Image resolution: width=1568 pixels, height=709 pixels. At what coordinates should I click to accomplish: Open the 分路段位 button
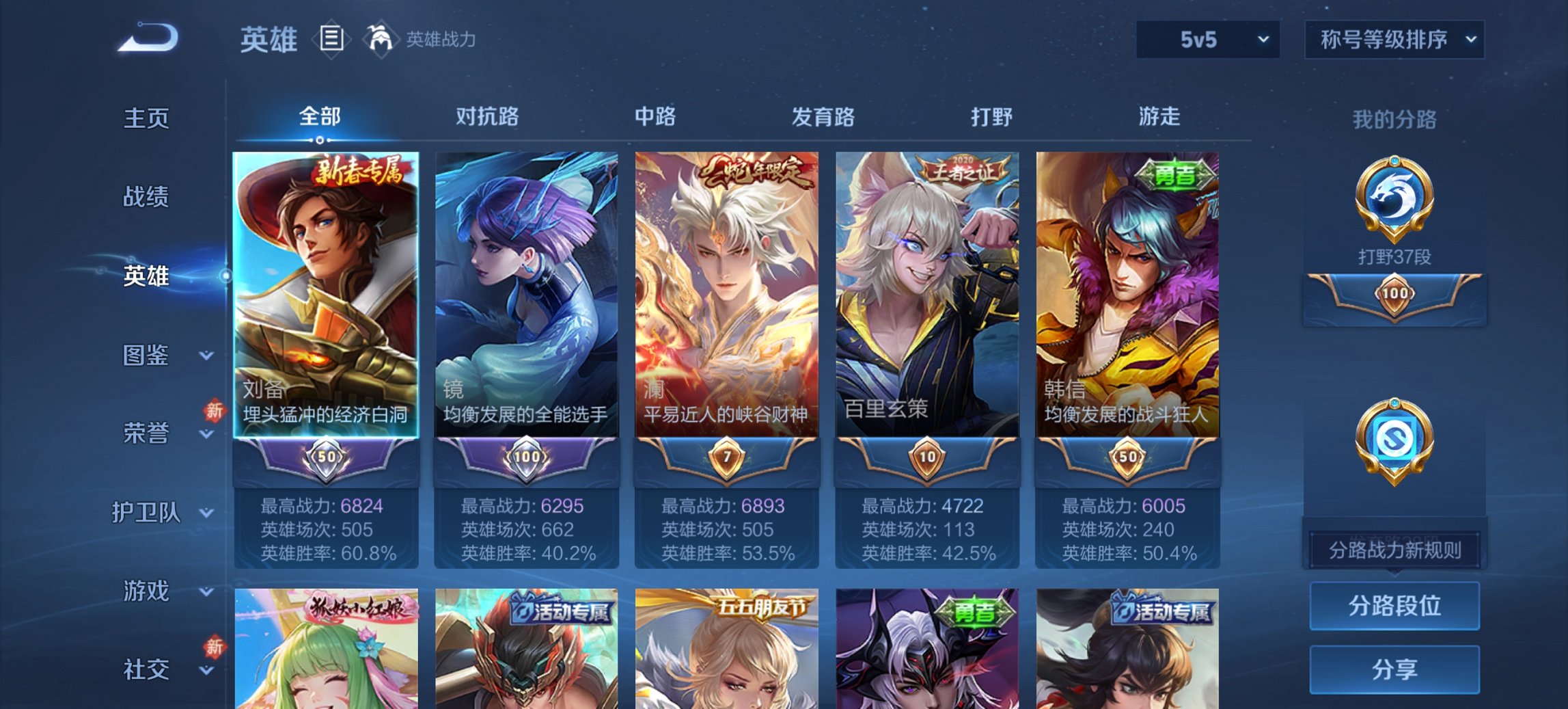1394,606
